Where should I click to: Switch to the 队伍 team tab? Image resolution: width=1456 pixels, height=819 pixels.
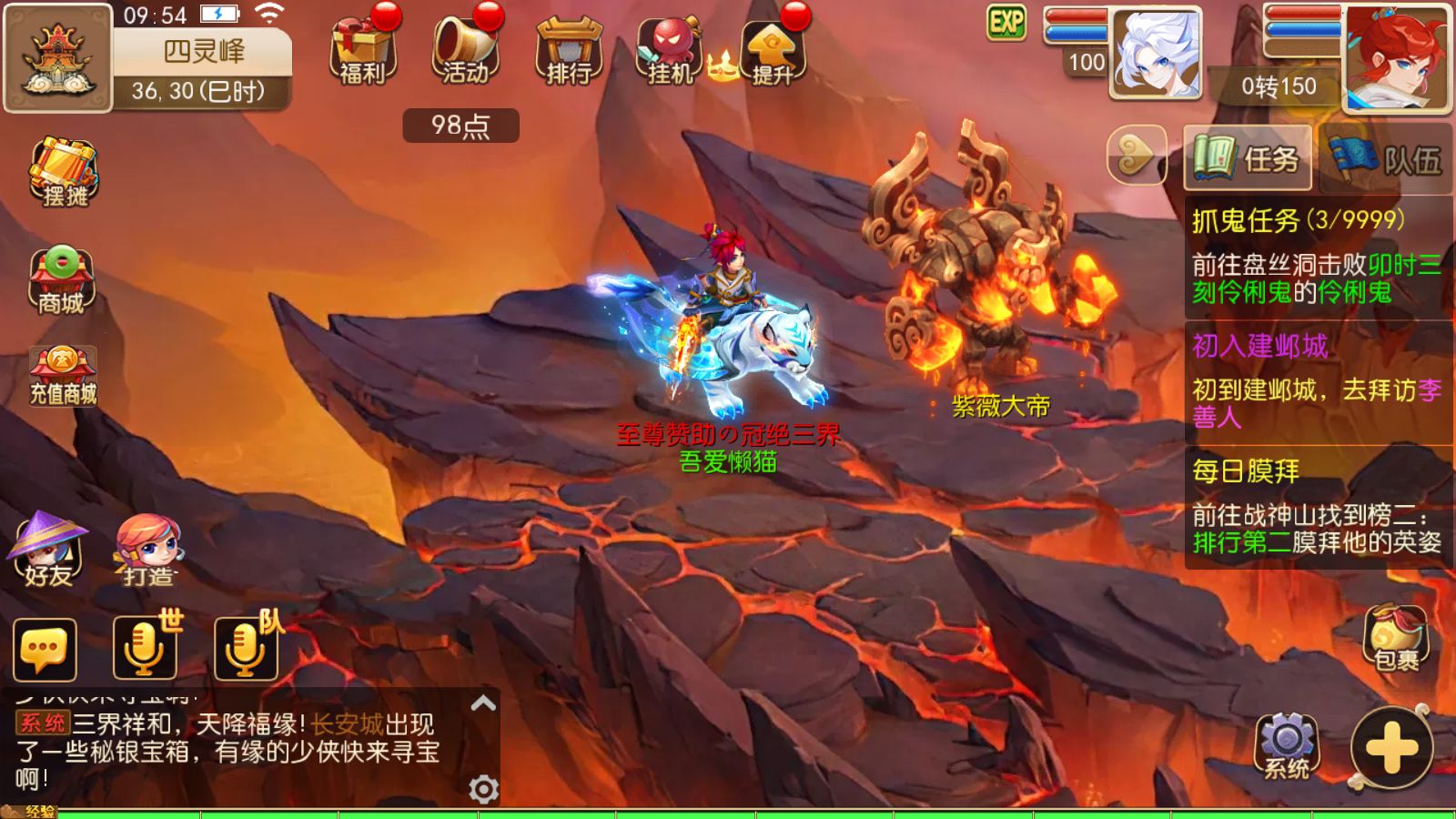point(1386,158)
